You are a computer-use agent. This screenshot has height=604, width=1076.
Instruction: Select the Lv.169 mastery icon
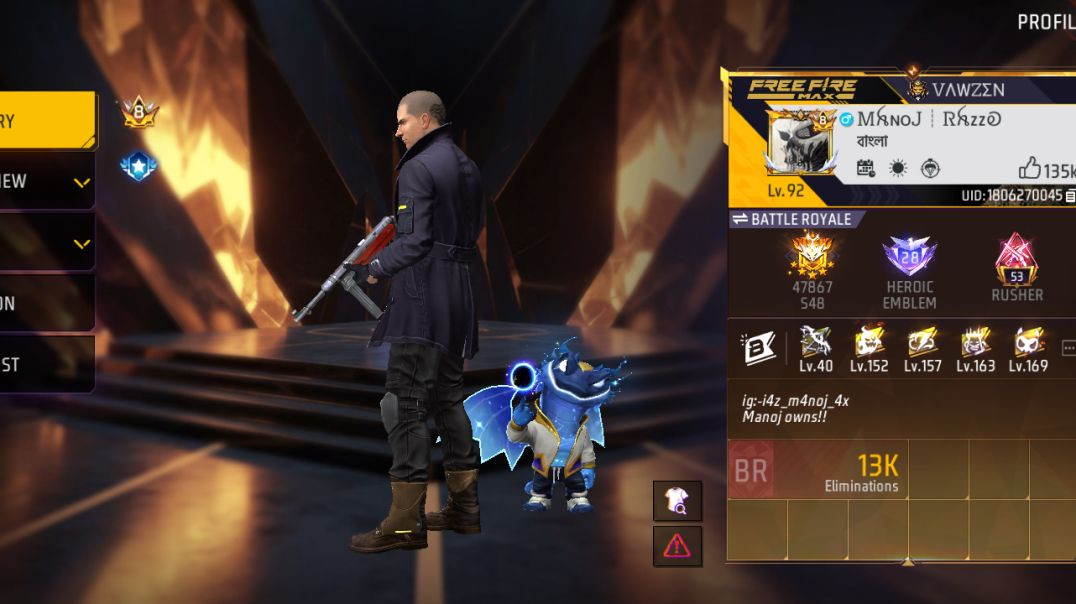1028,343
